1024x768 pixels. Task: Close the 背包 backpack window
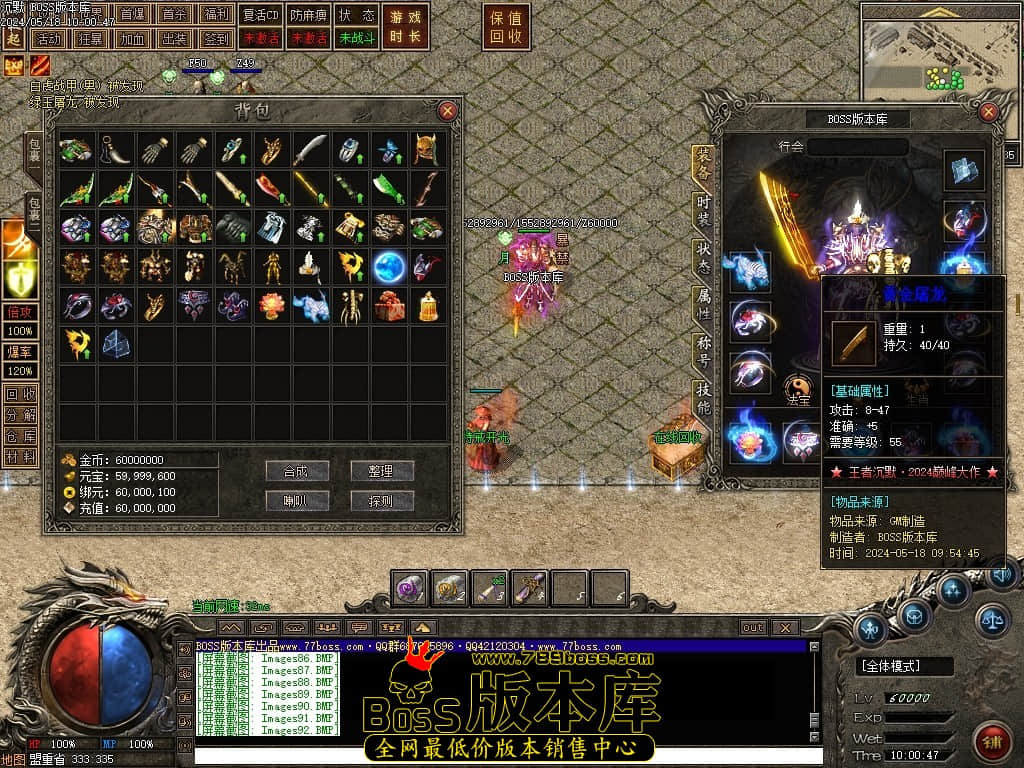point(448,110)
